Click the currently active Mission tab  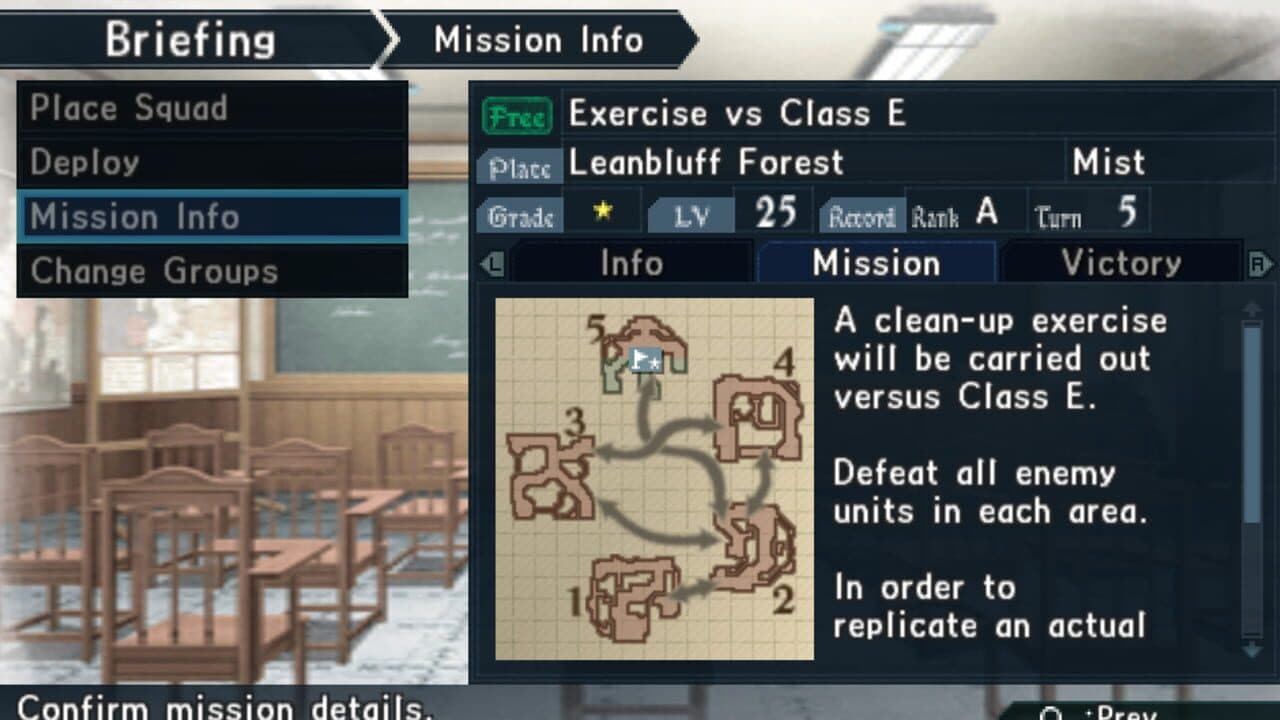click(x=877, y=263)
